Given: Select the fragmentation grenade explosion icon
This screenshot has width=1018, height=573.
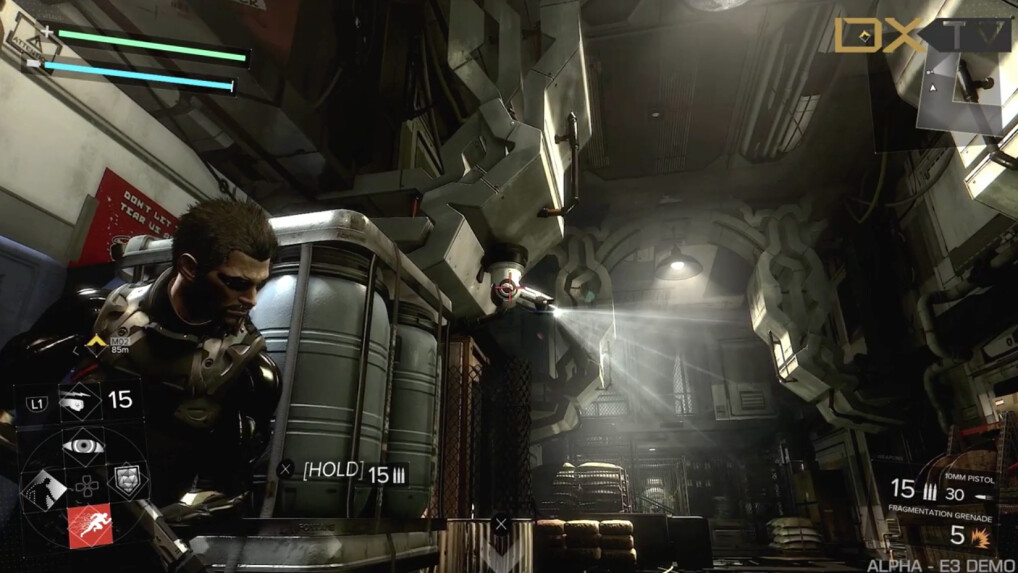Looking at the screenshot, I should click(x=980, y=538).
